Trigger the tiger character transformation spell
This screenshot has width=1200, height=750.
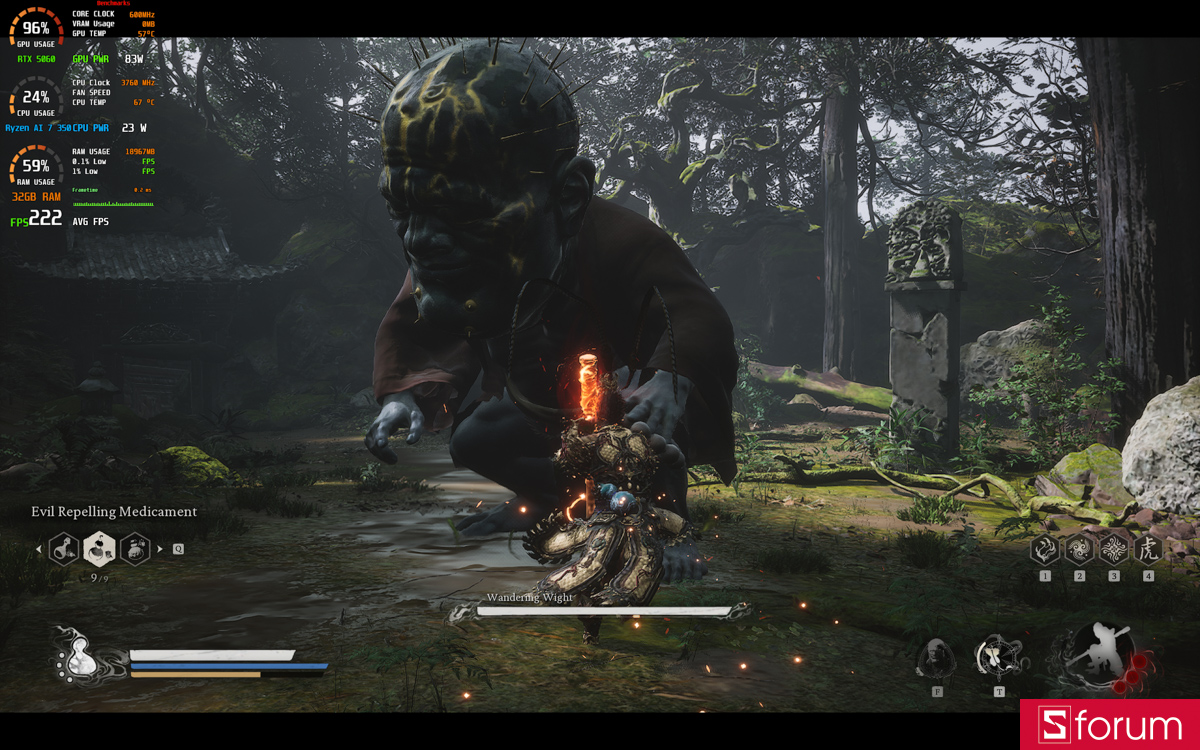[1148, 549]
